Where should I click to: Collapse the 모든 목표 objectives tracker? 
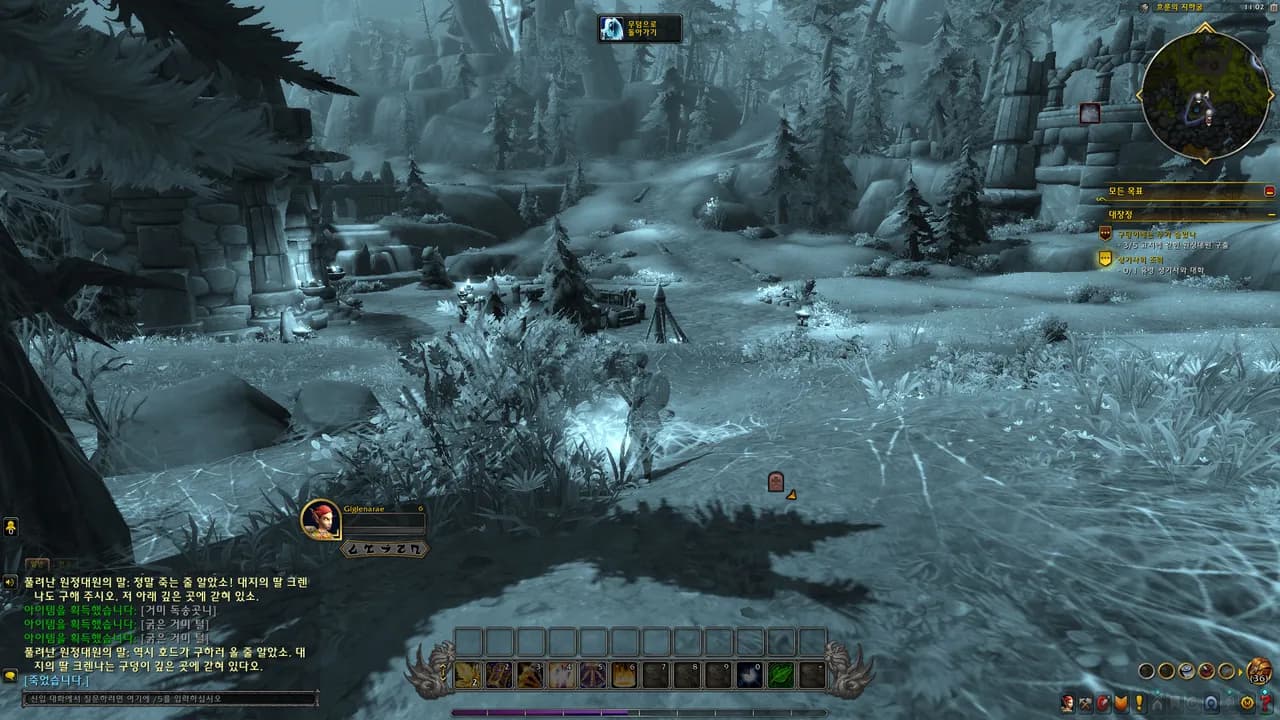pos(1270,190)
